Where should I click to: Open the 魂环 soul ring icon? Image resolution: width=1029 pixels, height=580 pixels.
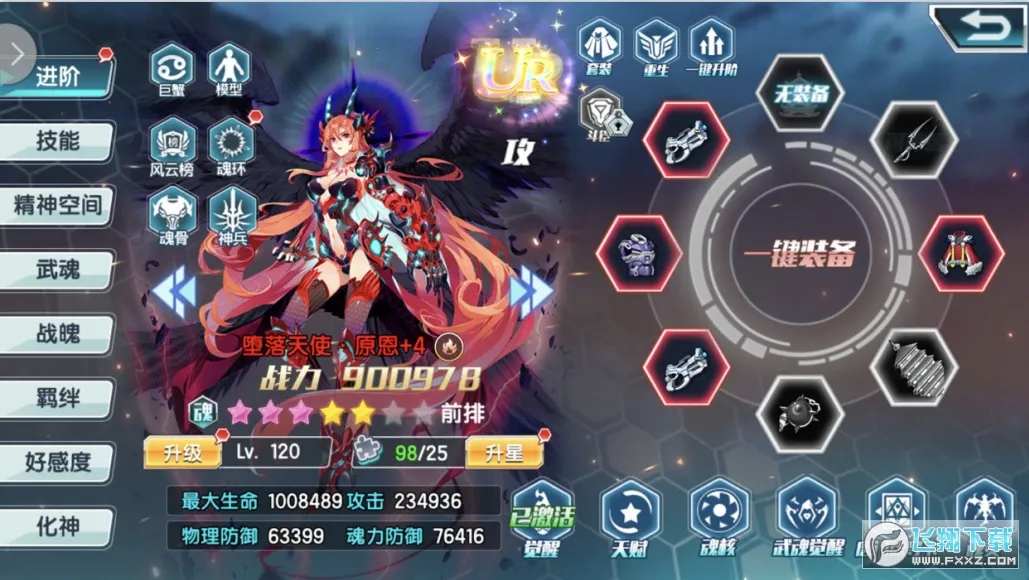pos(231,147)
